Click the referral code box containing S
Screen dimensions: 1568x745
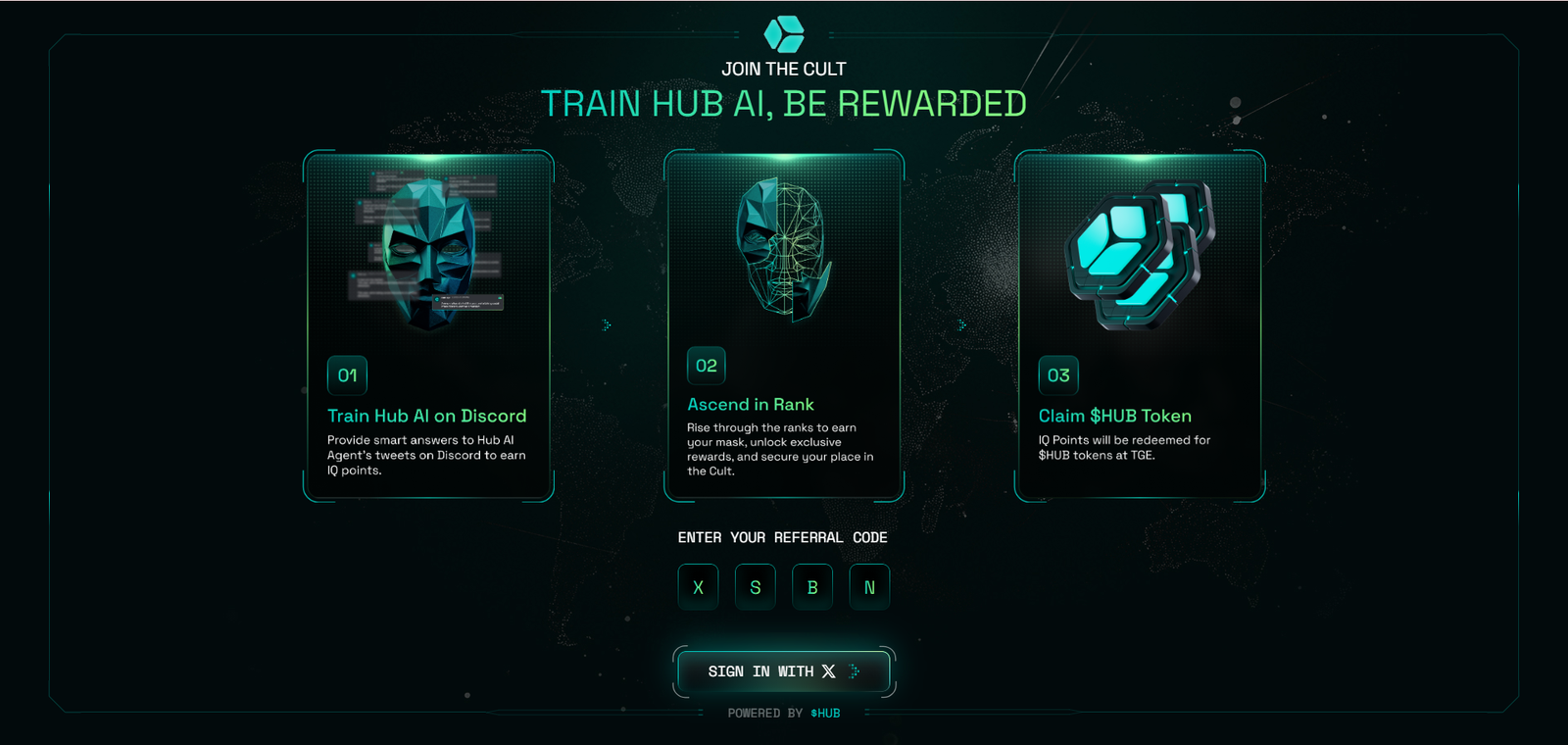pyautogui.click(x=755, y=587)
